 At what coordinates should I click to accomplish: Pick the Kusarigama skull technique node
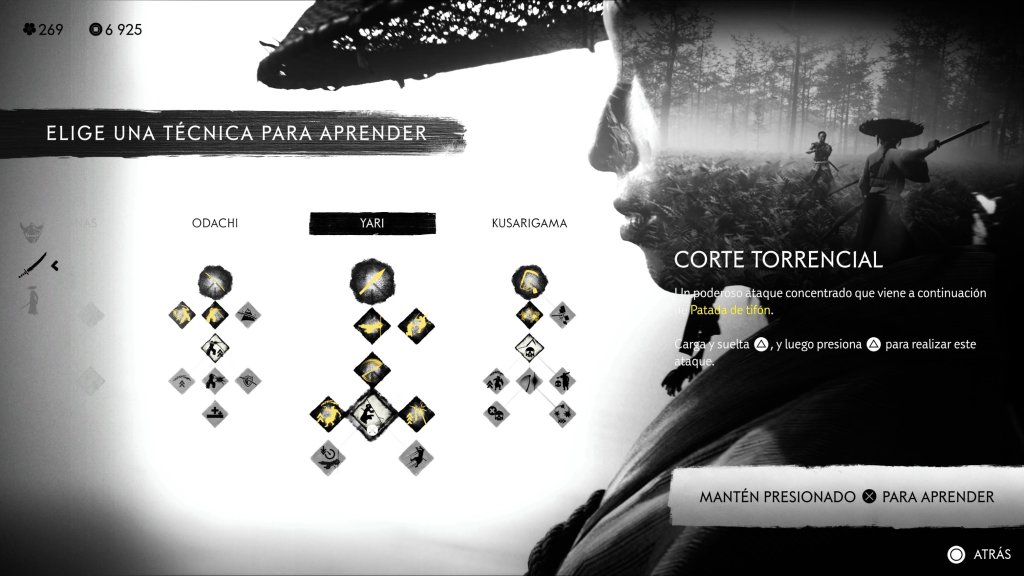click(529, 348)
